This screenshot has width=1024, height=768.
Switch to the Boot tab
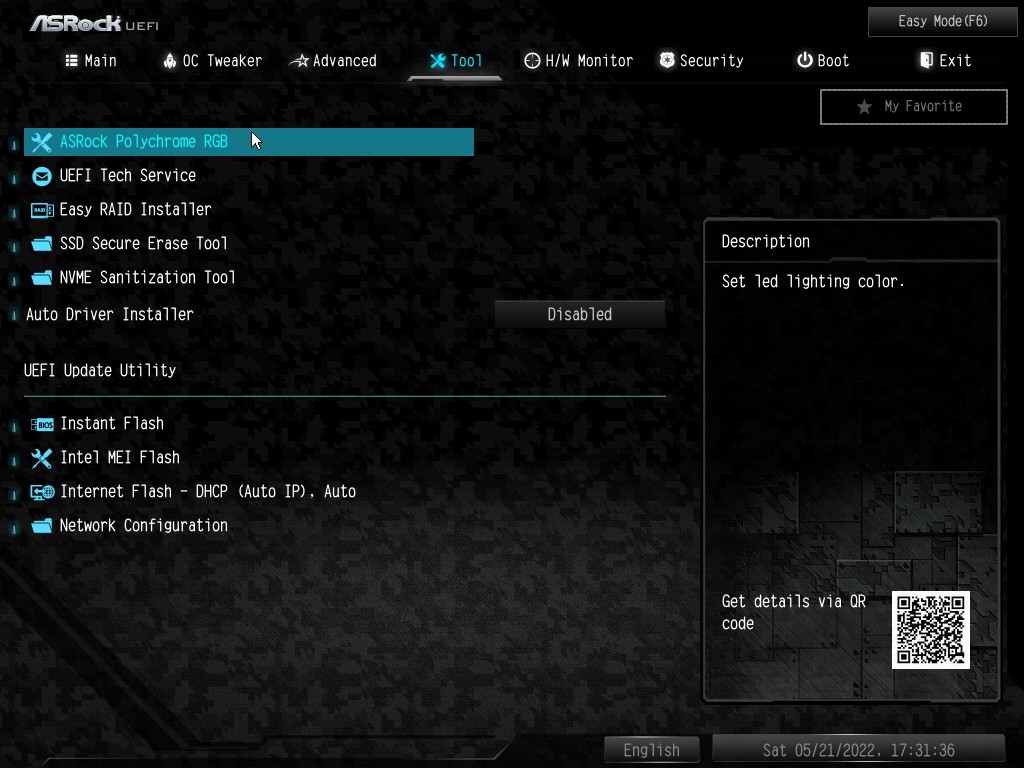(x=823, y=61)
